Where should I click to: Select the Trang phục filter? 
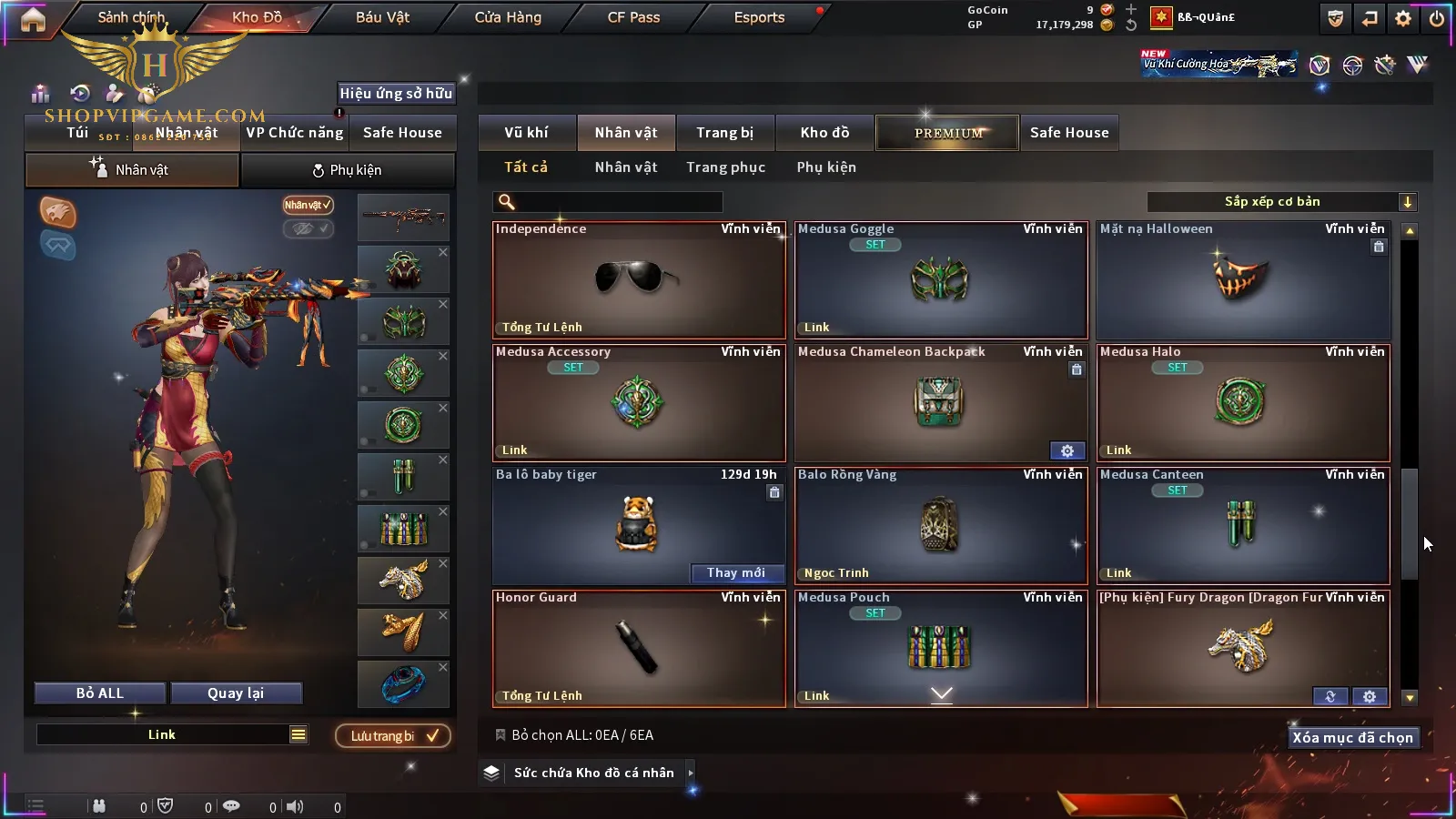(x=725, y=167)
